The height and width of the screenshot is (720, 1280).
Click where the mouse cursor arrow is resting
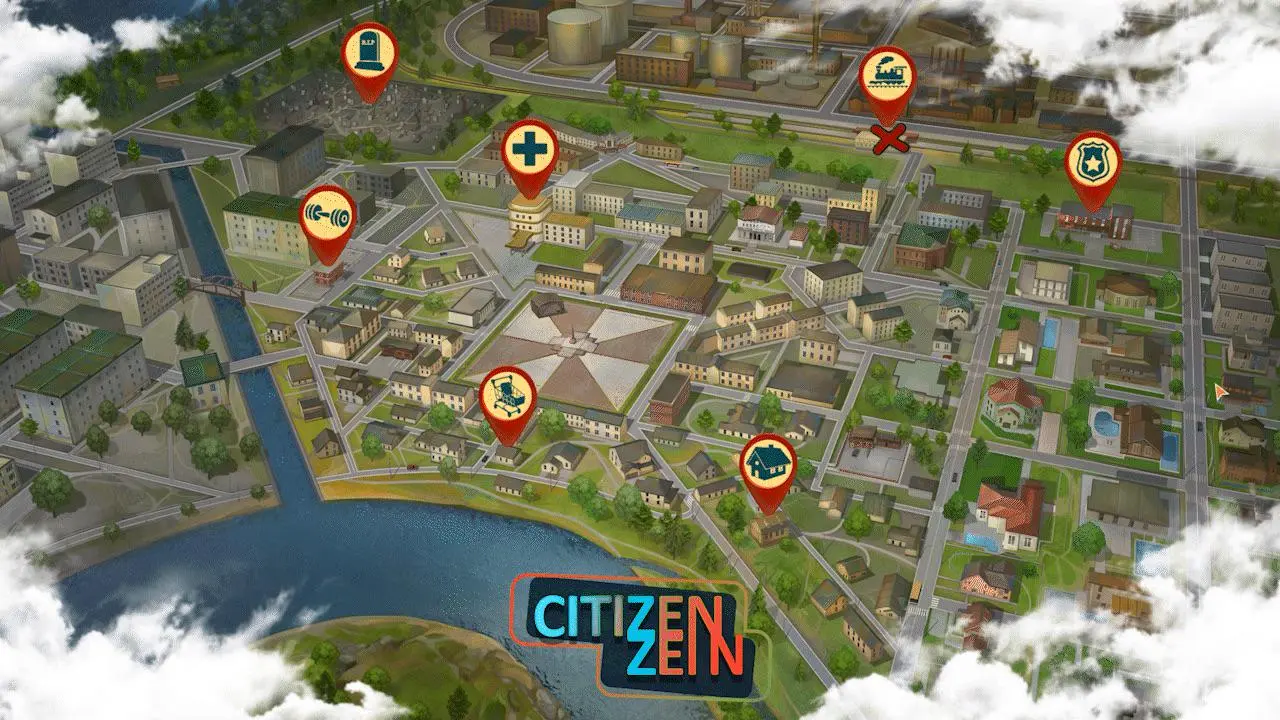click(1218, 390)
